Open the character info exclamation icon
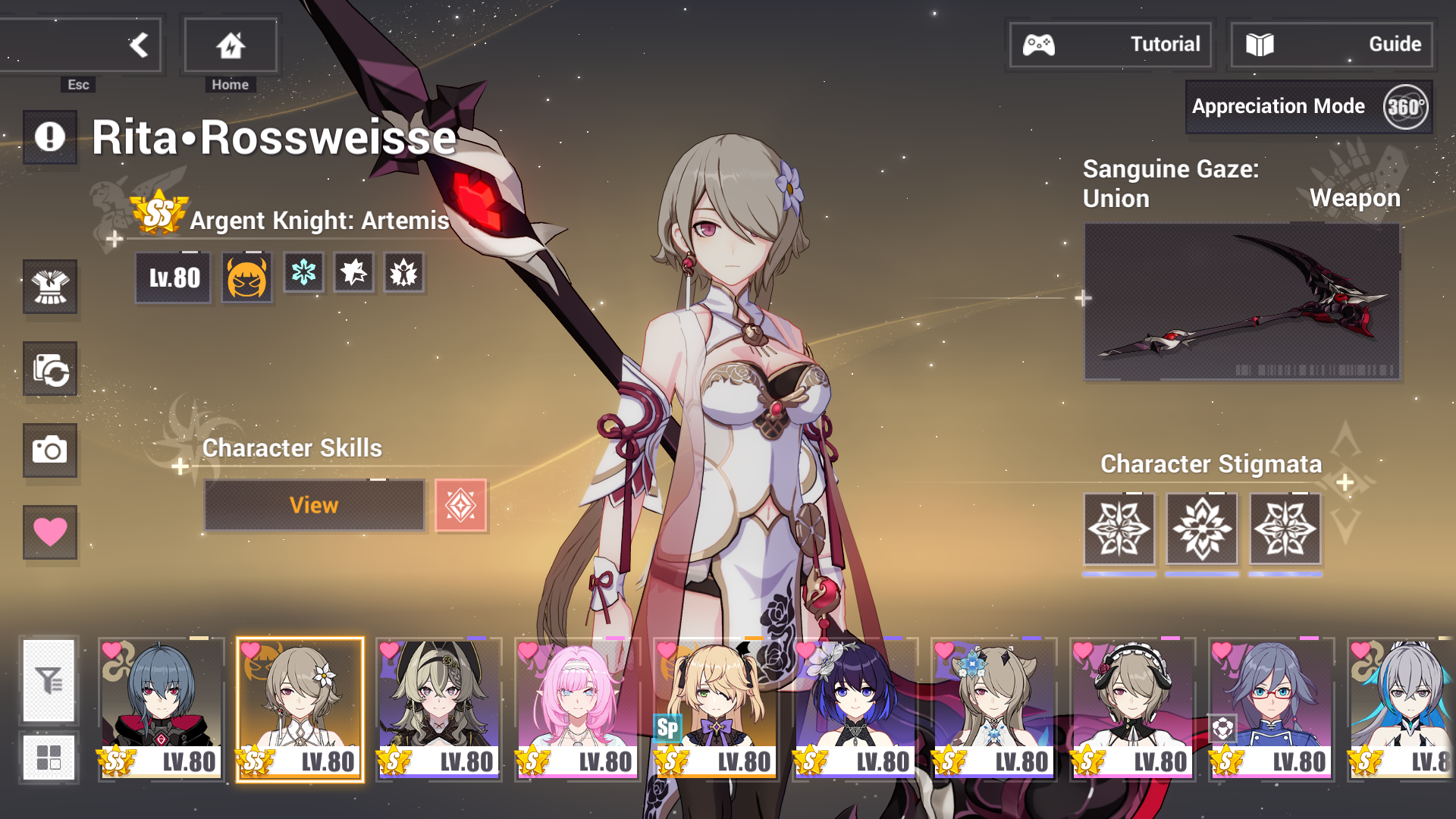The height and width of the screenshot is (819, 1456). coord(50,137)
